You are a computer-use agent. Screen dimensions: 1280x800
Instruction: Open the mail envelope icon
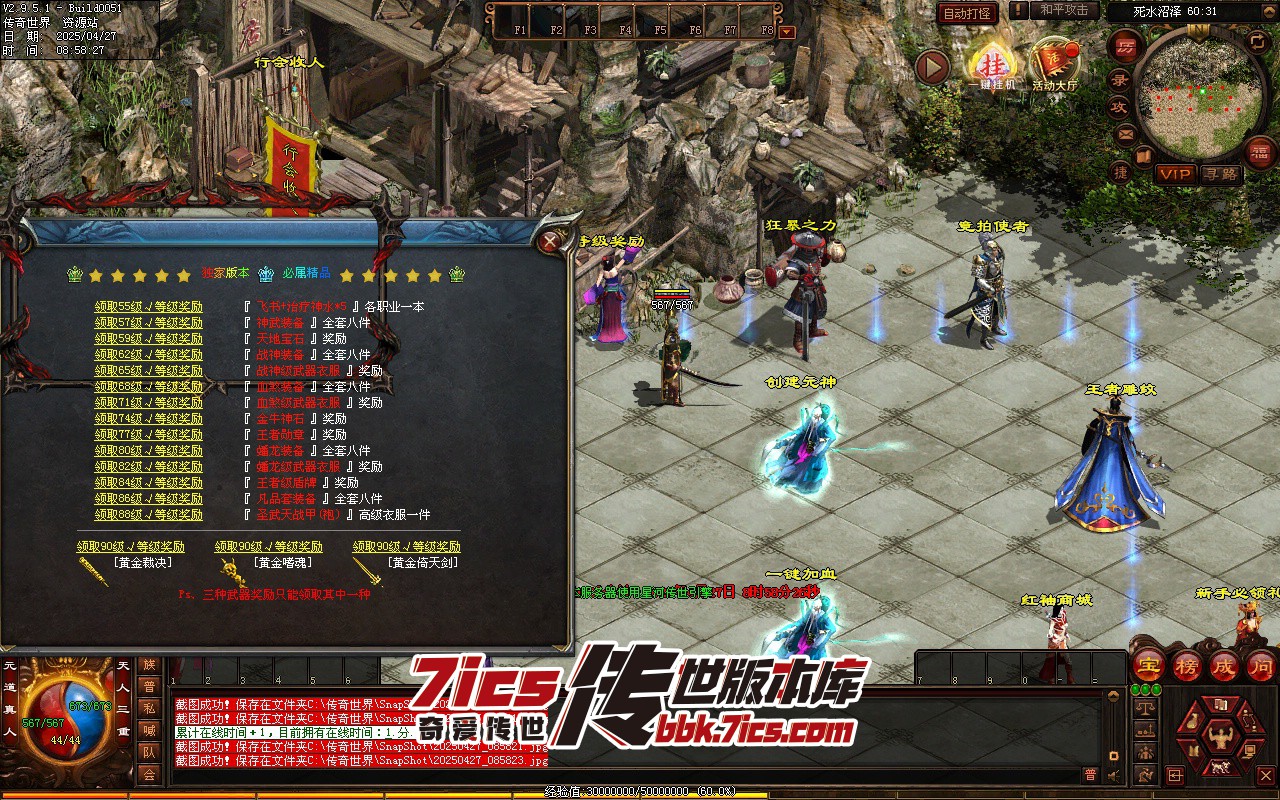click(x=1125, y=133)
